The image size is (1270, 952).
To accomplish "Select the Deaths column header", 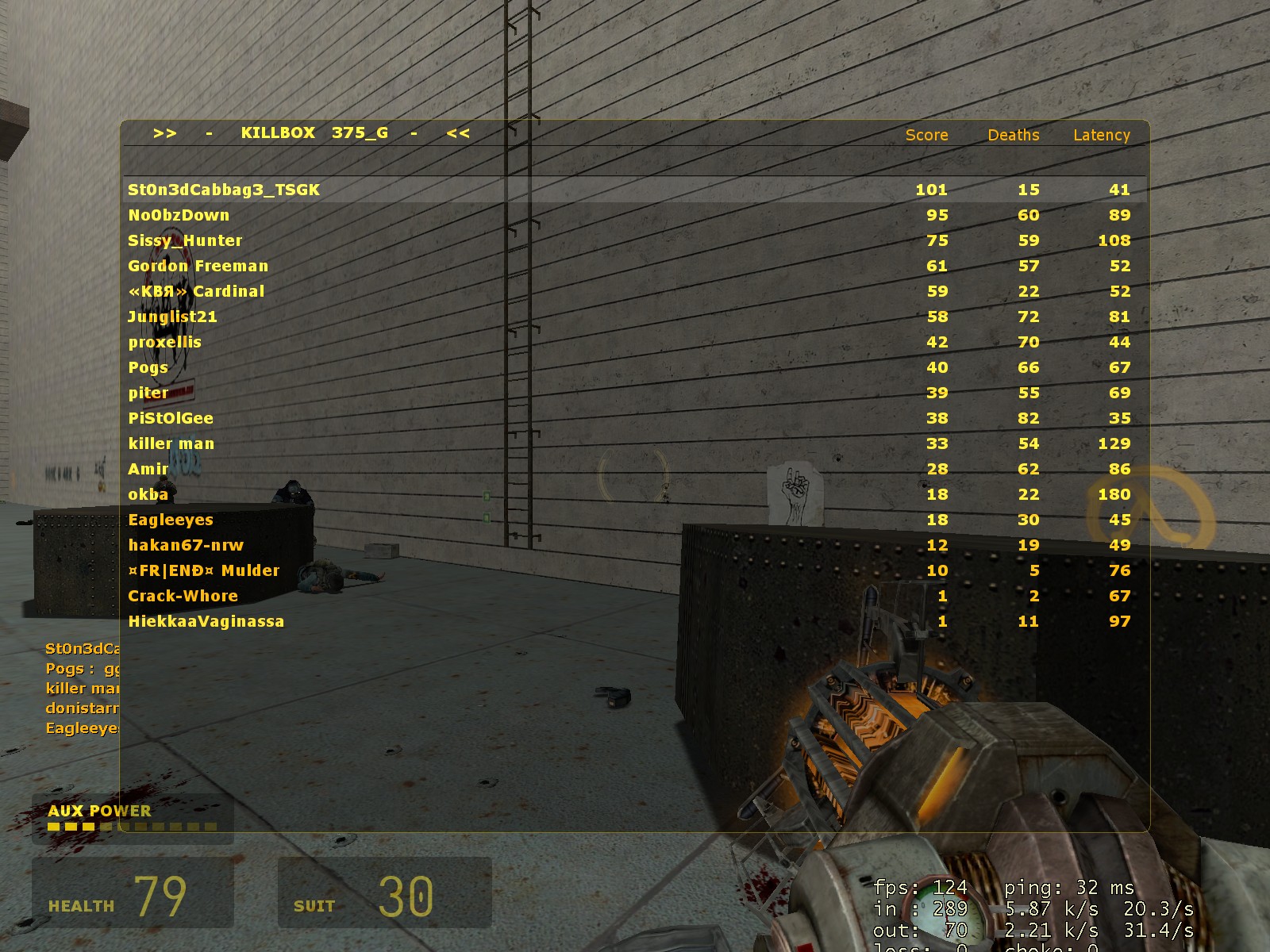I will pos(1013,135).
